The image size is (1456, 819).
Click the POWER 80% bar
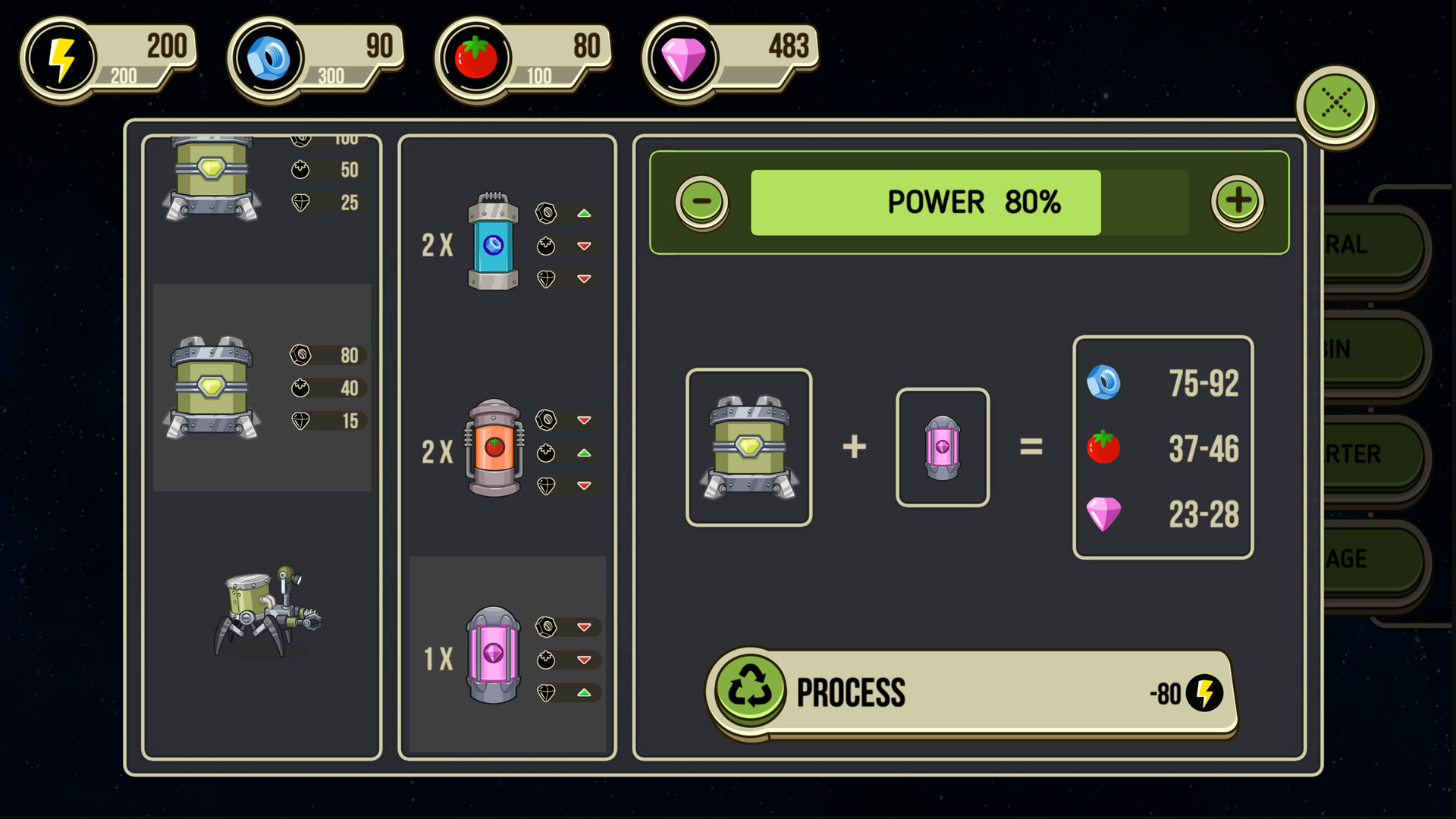[x=925, y=201]
